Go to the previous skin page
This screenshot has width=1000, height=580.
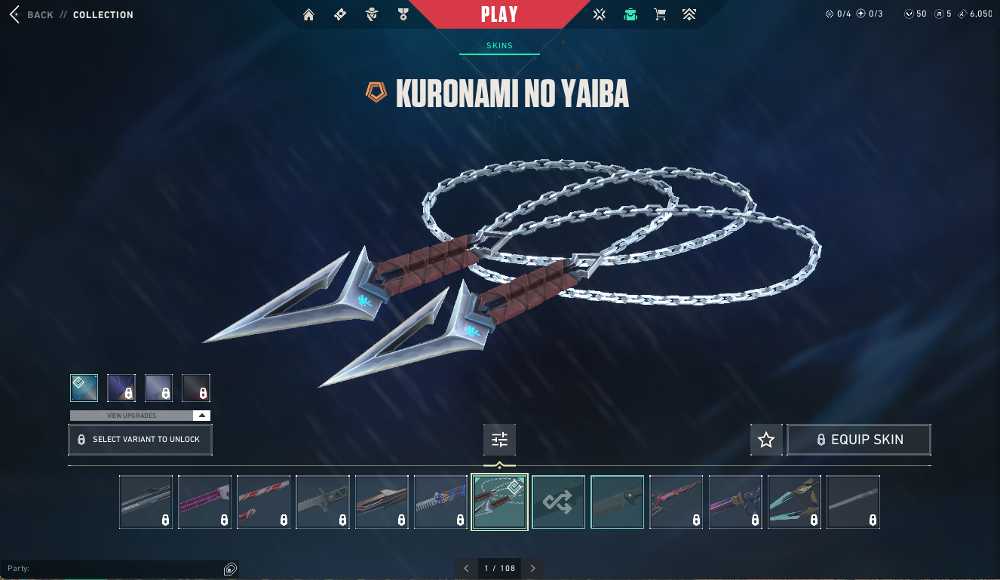click(466, 568)
